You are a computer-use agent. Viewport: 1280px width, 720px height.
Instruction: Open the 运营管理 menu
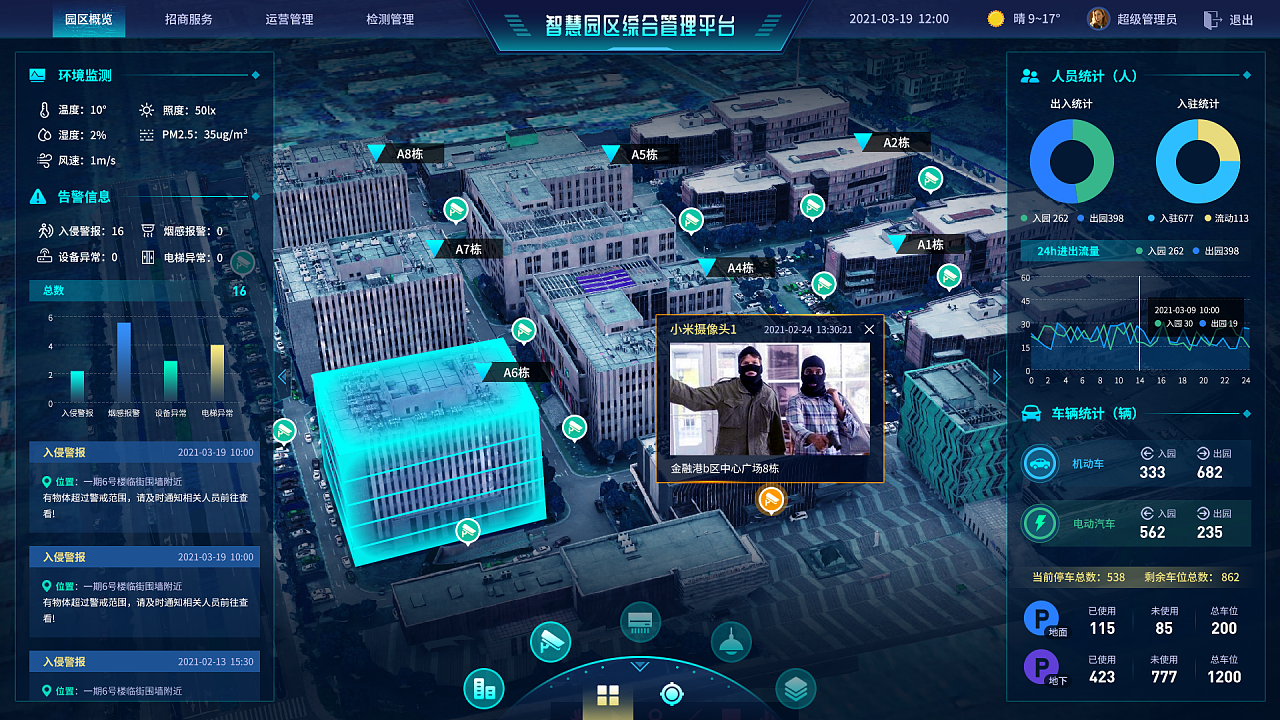click(289, 17)
